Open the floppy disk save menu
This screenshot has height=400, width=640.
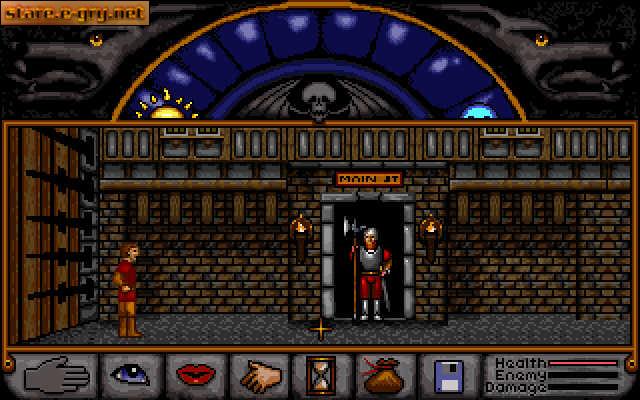point(448,375)
